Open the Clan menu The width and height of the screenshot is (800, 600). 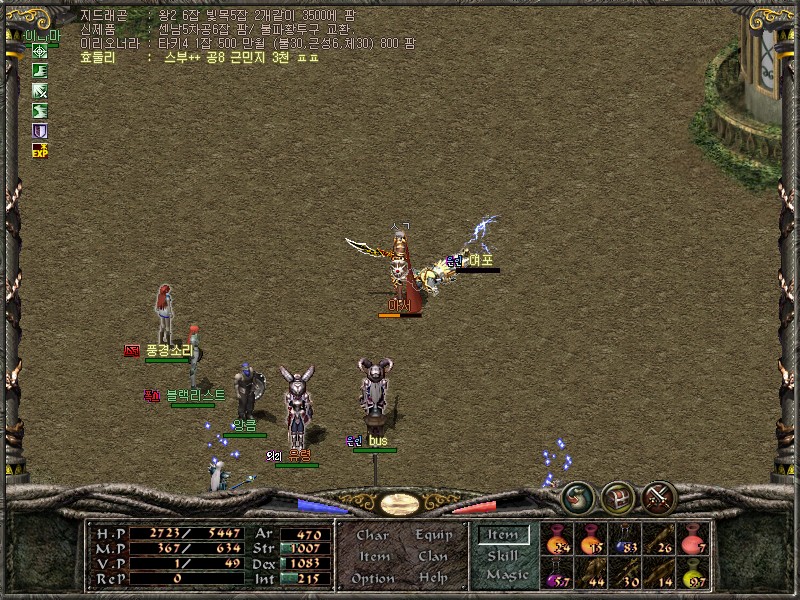(432, 556)
